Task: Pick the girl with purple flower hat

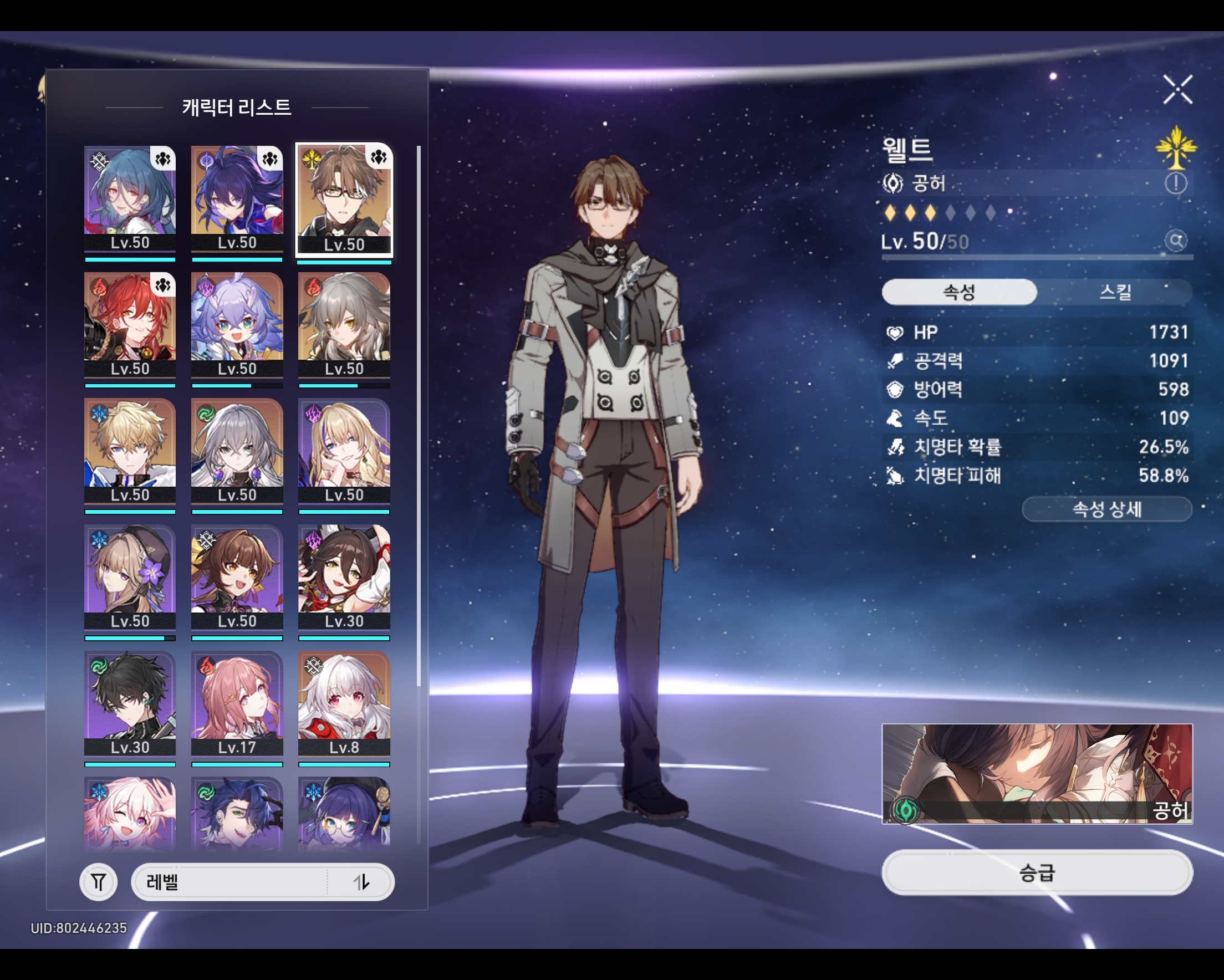Action: [x=130, y=576]
